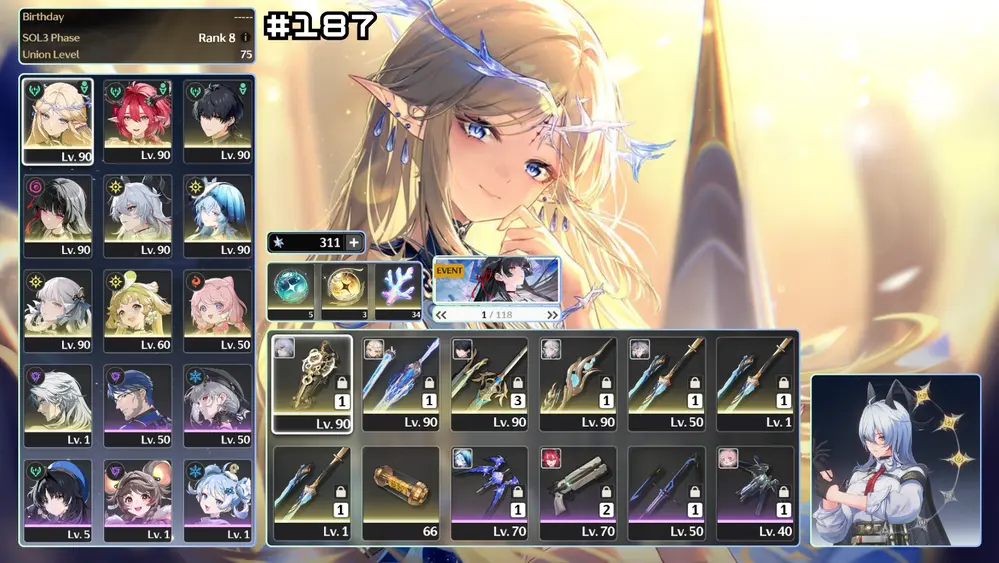
Task: Click the info icon beside Rank 8
Action: pos(246,38)
